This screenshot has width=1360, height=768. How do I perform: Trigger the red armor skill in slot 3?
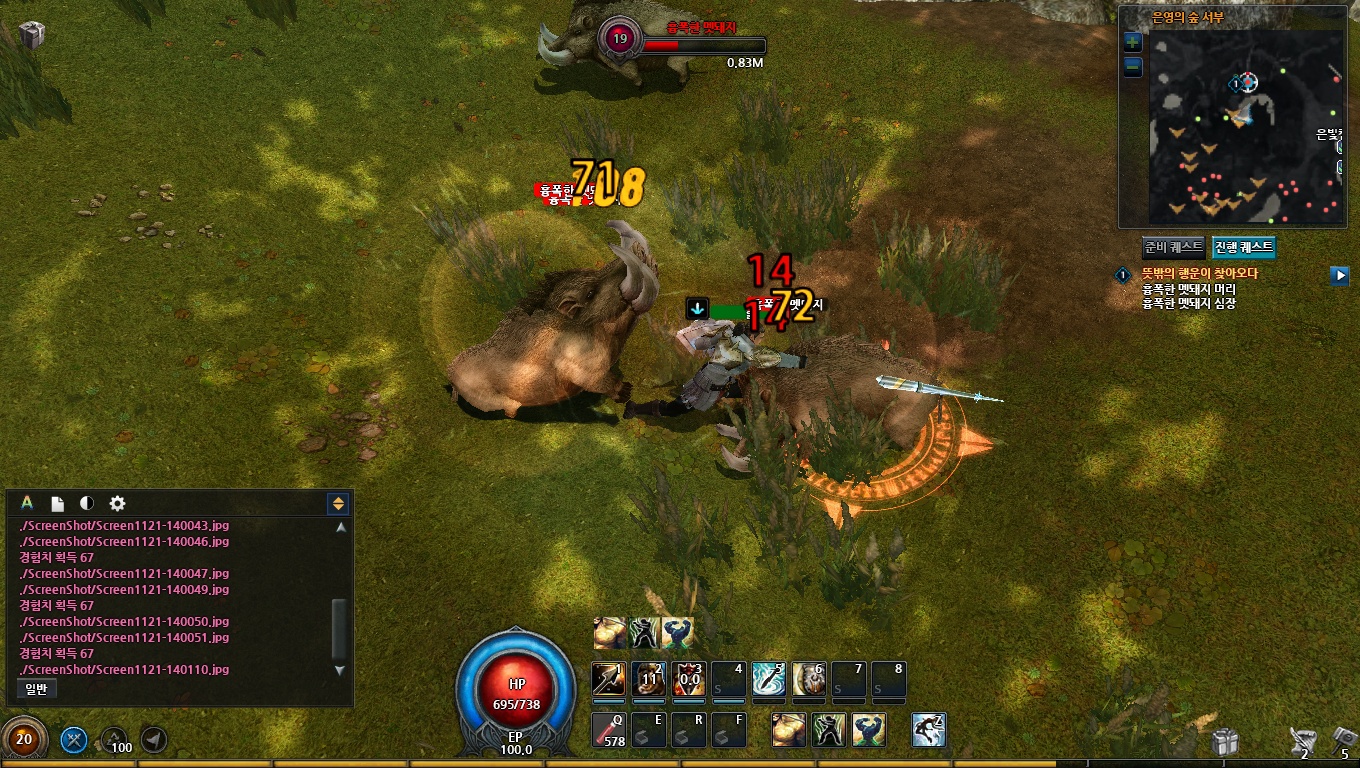tap(689, 679)
